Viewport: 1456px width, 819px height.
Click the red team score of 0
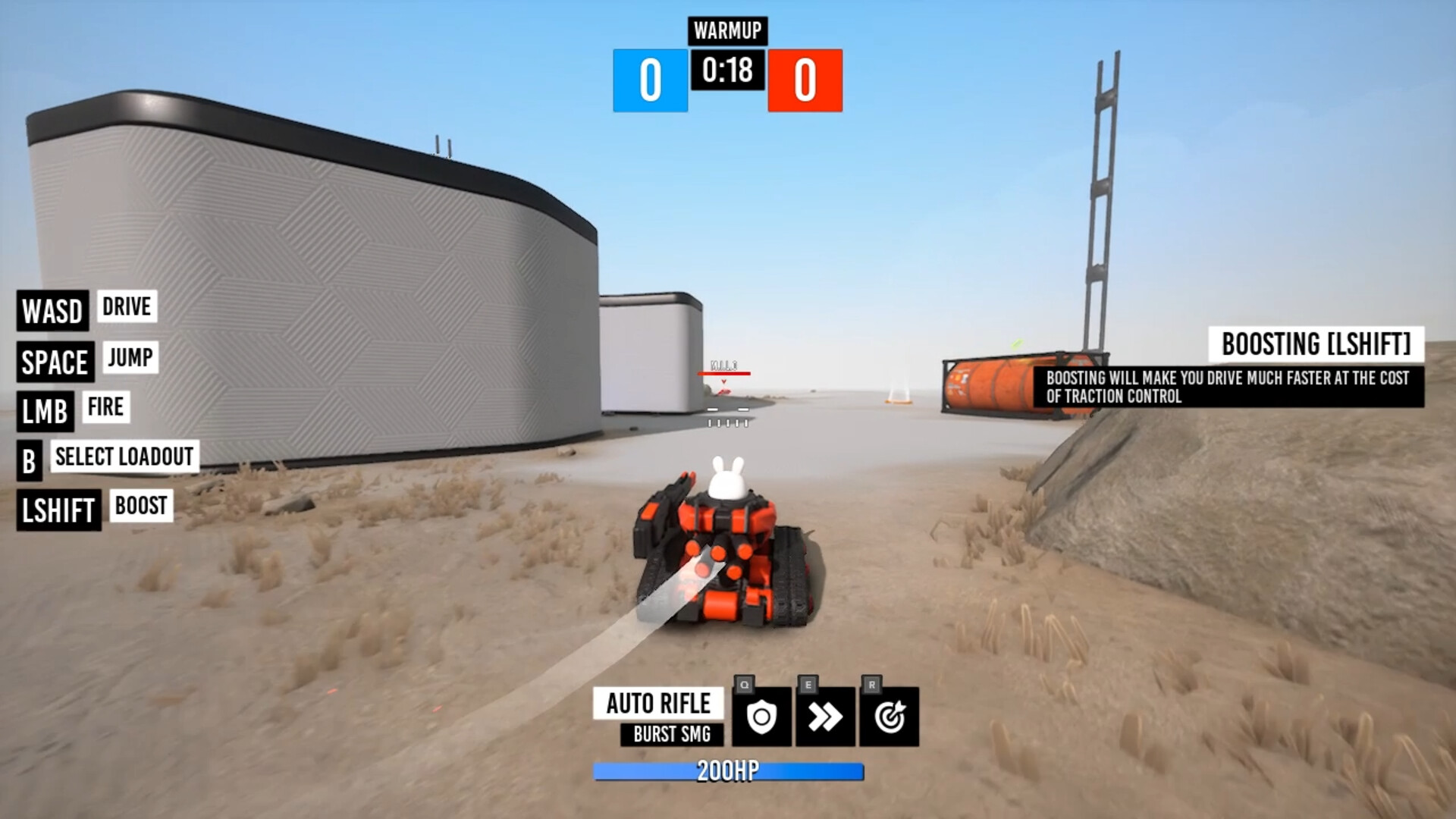click(x=805, y=79)
